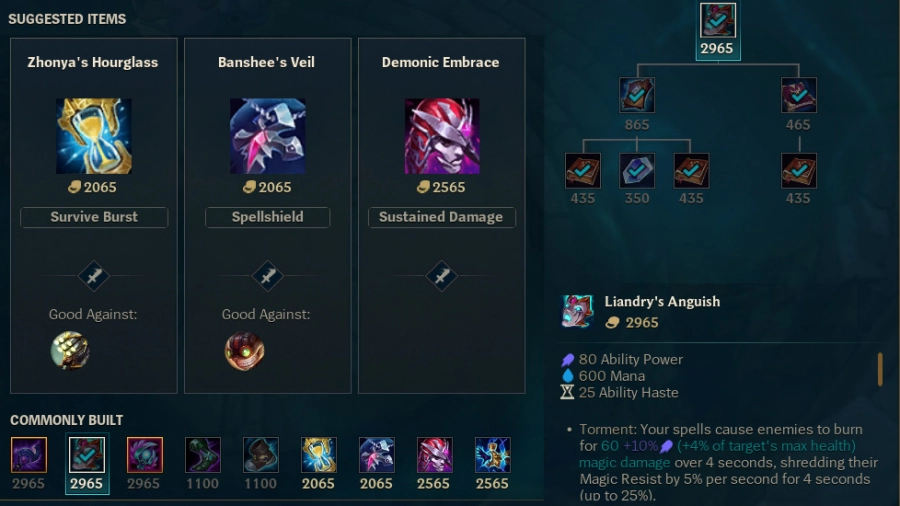Select the checked Liandry's Anguish in Commonly Built

click(x=86, y=455)
